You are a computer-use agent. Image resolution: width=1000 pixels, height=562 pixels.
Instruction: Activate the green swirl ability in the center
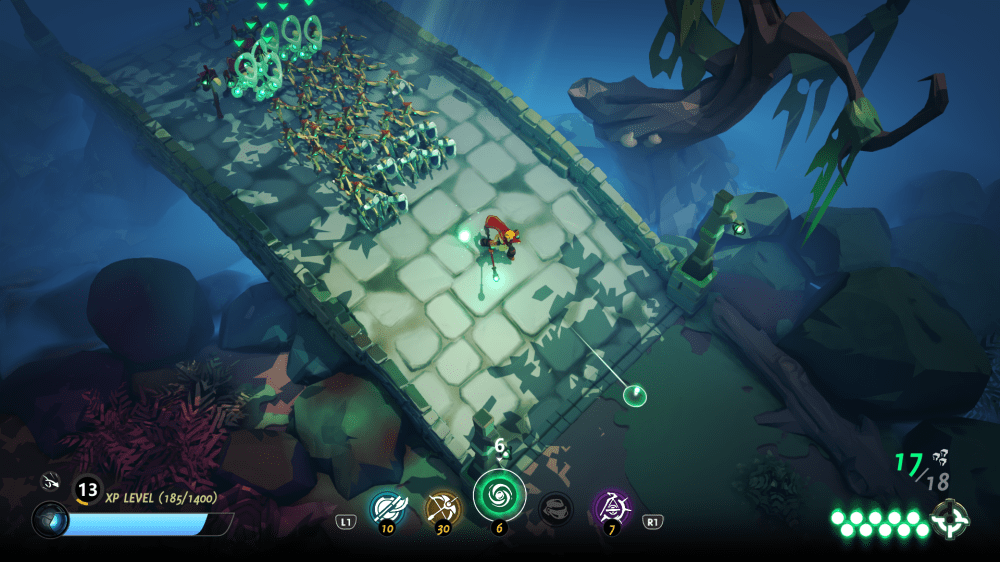tap(499, 495)
